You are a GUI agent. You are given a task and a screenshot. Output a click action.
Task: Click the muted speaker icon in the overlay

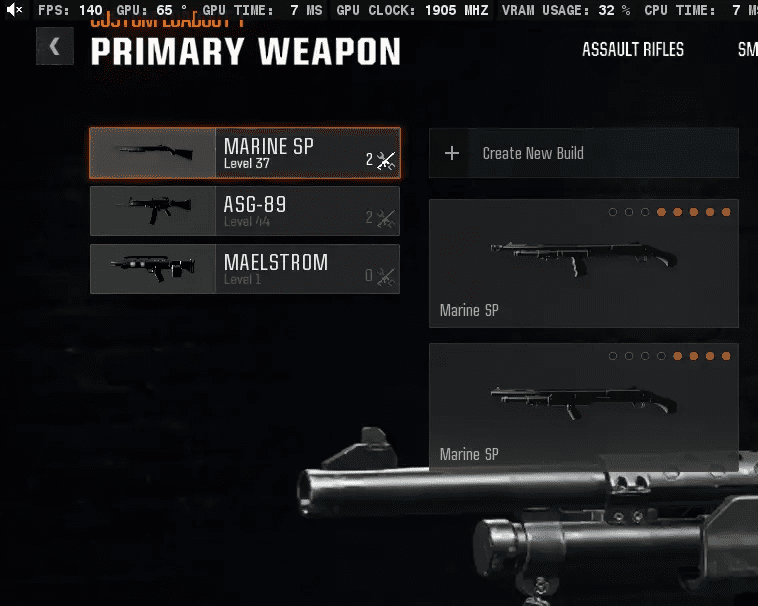[14, 10]
